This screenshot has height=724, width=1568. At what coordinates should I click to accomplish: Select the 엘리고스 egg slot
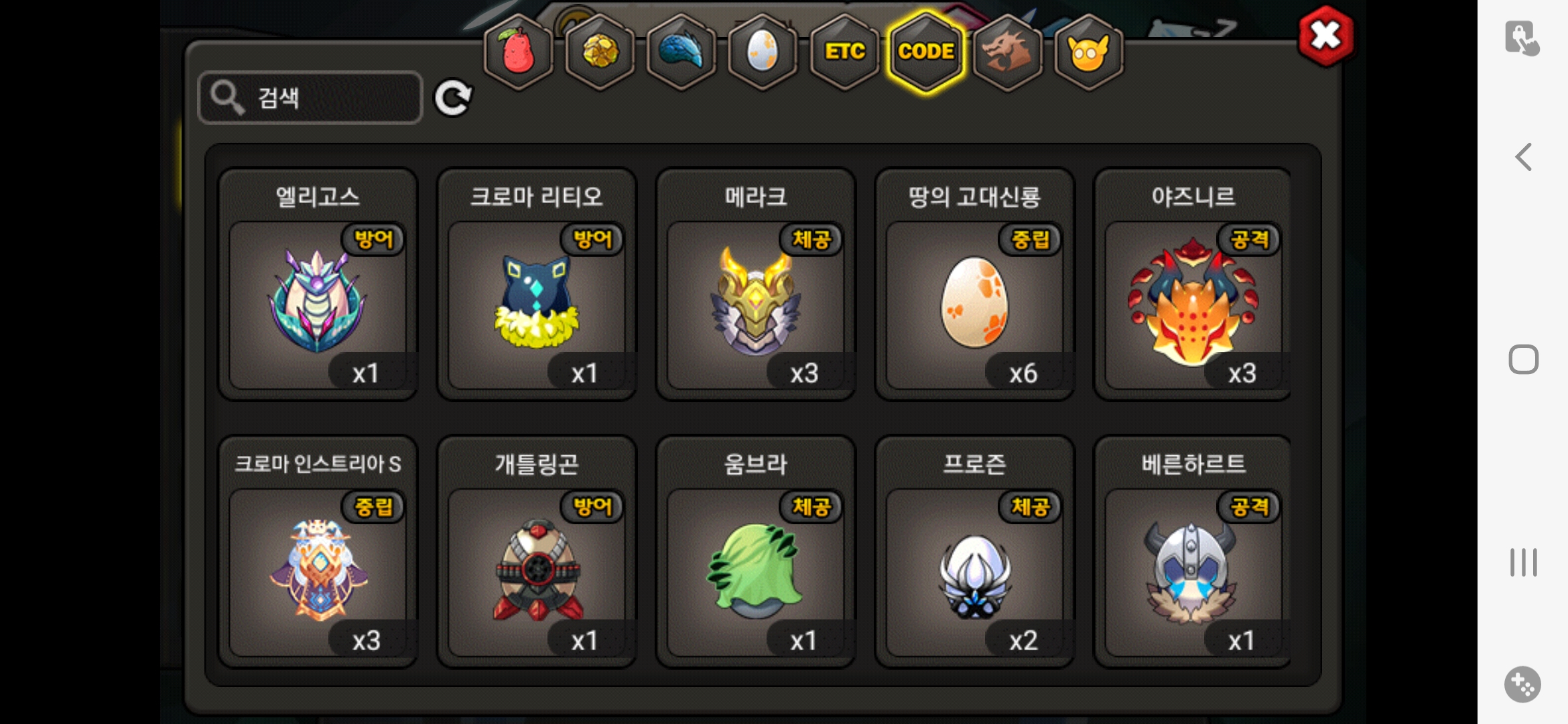coord(318,302)
